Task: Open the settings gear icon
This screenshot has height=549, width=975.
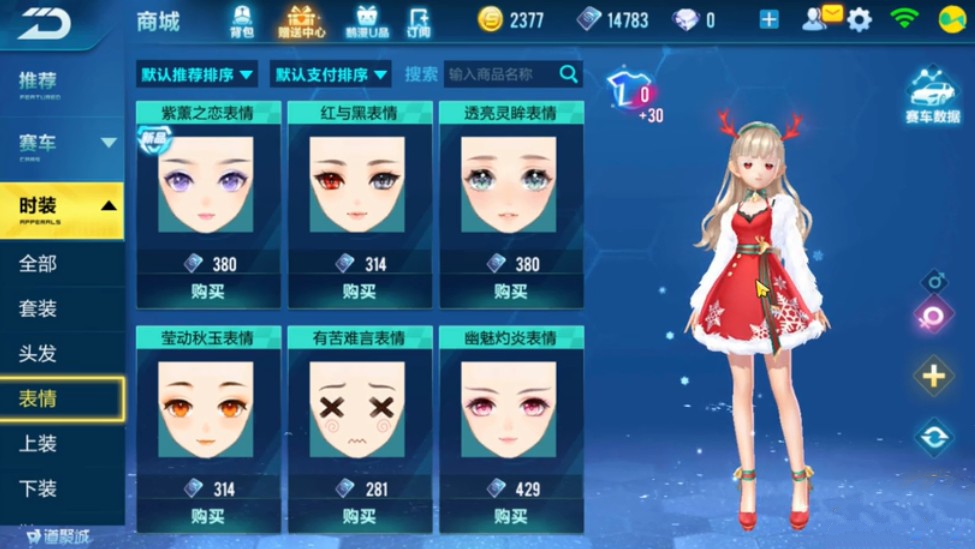Action: point(859,20)
